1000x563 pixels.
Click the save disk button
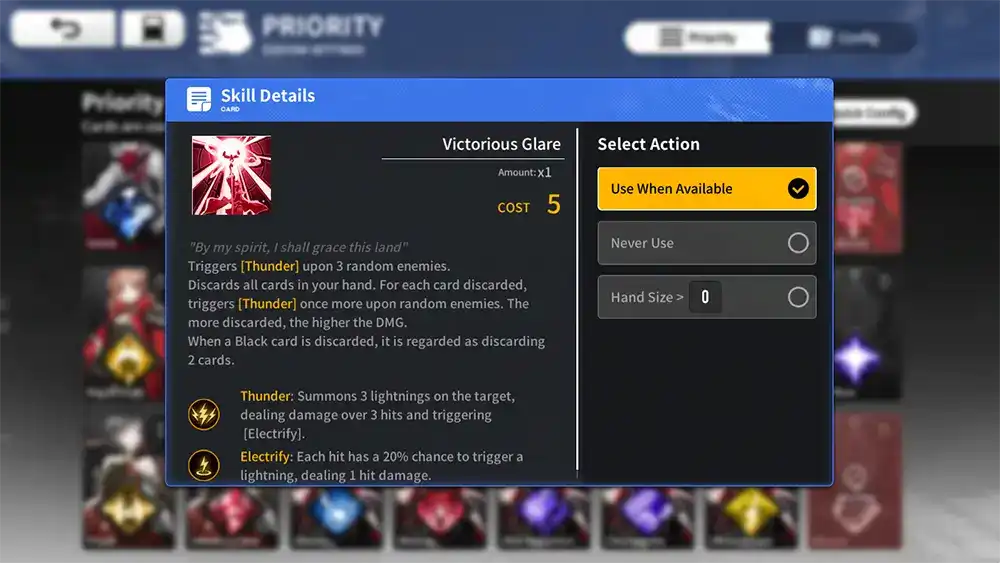(153, 30)
